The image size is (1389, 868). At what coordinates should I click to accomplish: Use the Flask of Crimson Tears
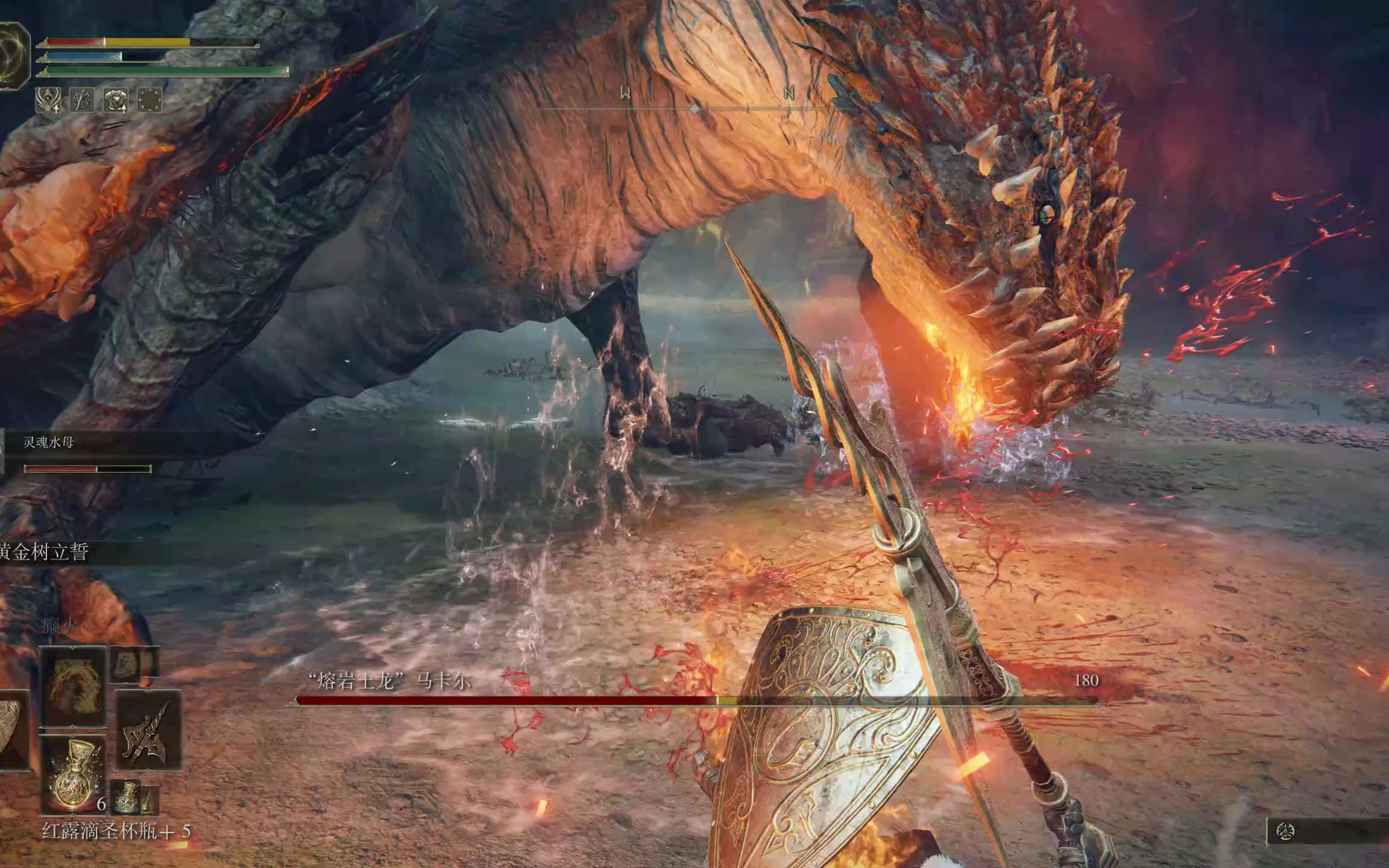pos(74,773)
